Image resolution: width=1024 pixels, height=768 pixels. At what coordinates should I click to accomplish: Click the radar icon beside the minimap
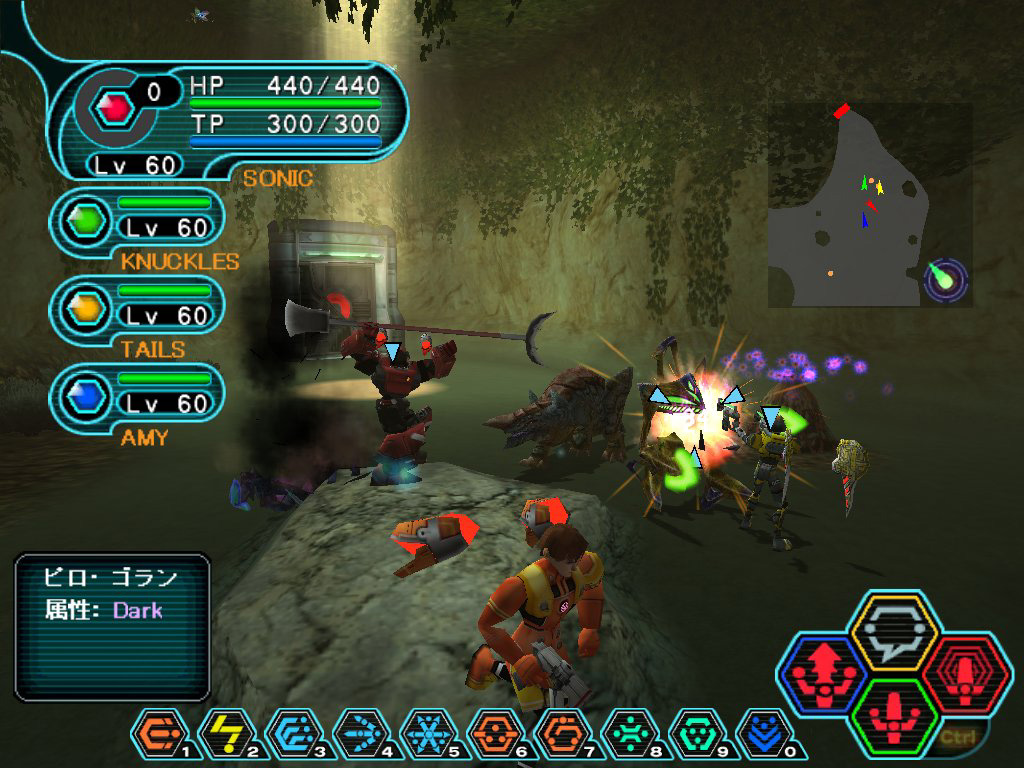(x=946, y=279)
